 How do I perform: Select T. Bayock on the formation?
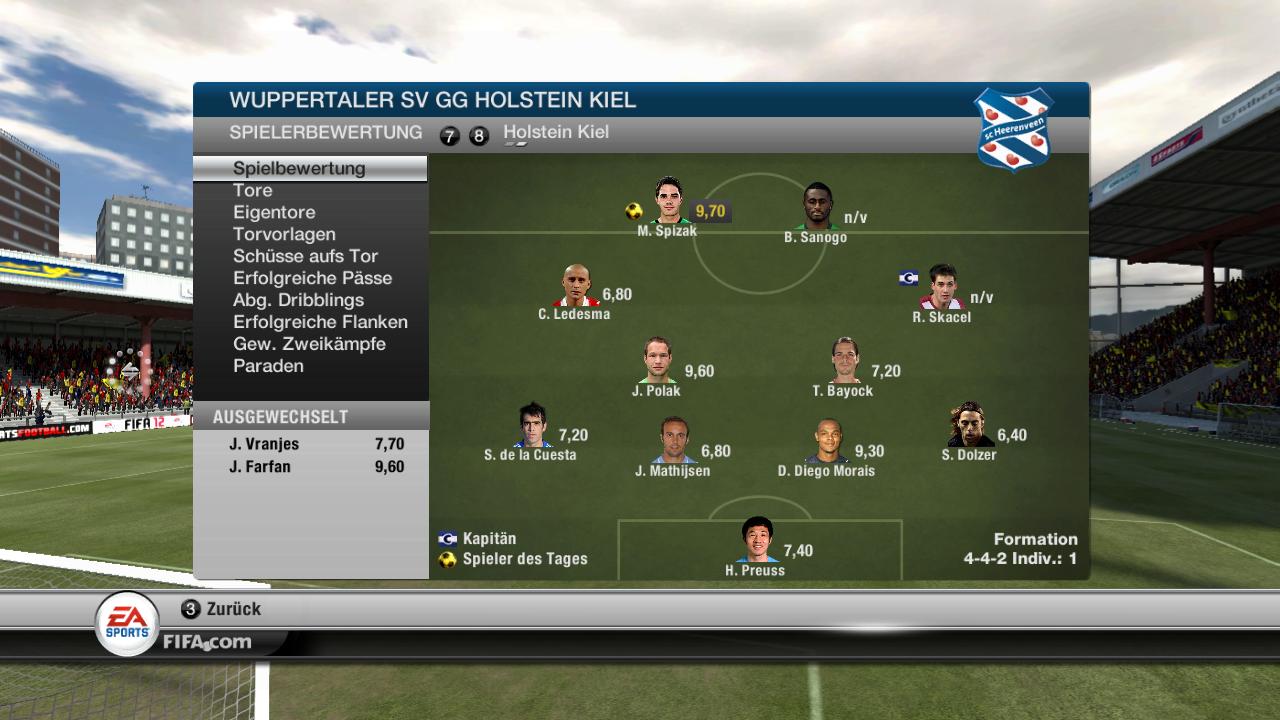point(844,361)
